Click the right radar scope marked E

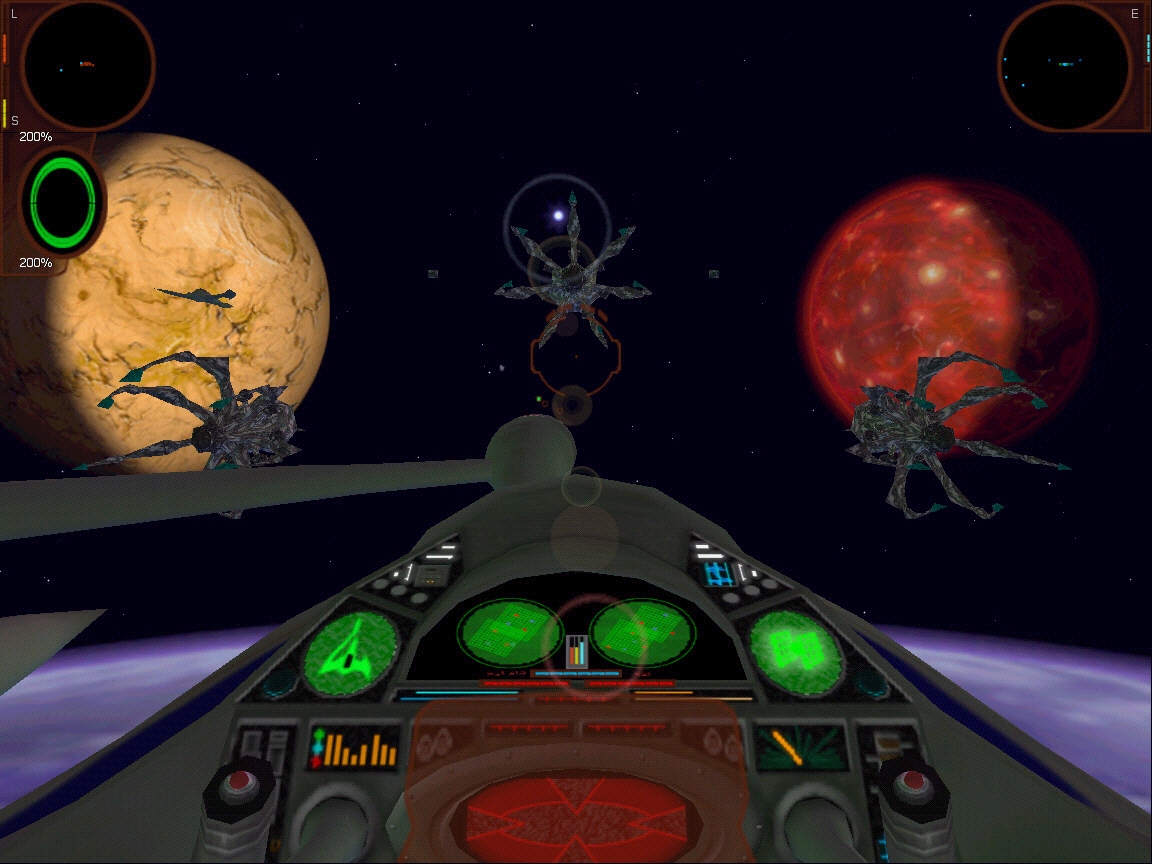pos(1063,66)
